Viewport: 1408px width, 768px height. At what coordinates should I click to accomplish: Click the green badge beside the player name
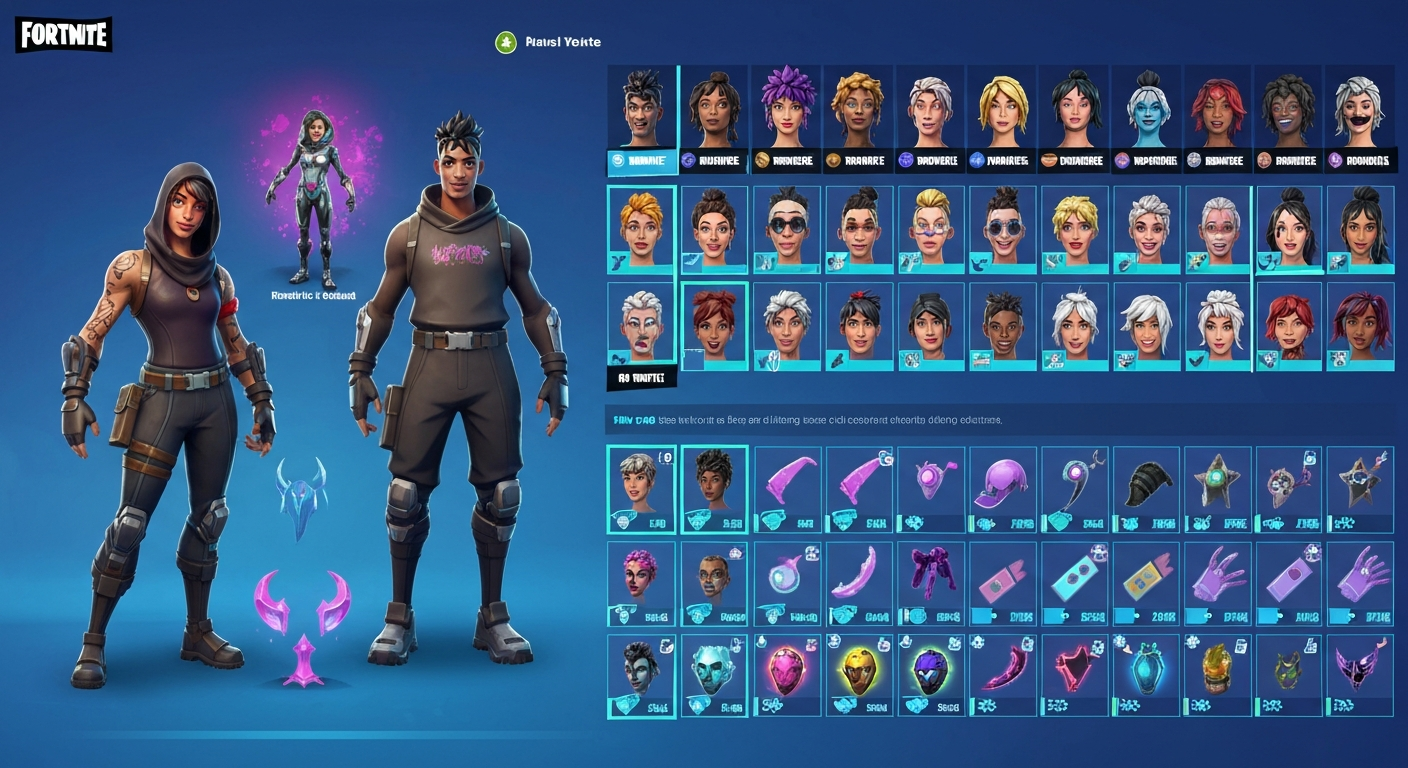[505, 42]
